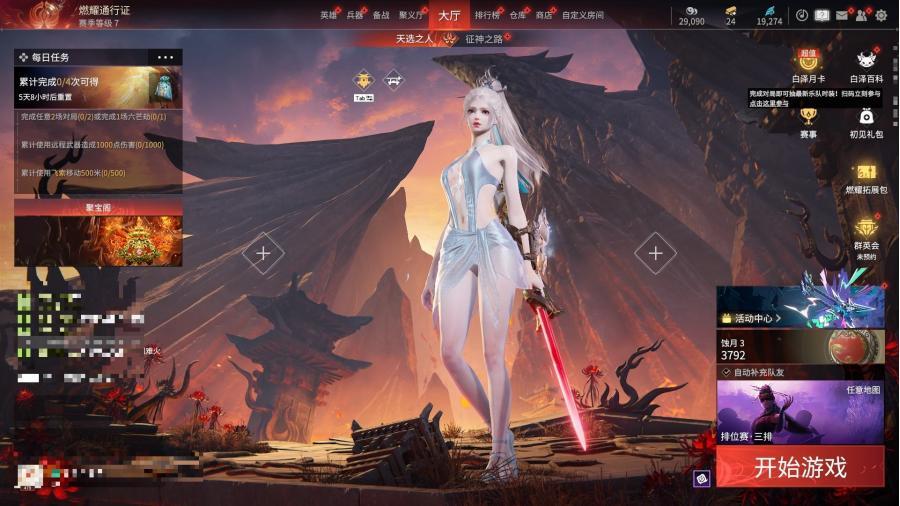Go to the 排行榜 leaderboard tab
This screenshot has width=900, height=506.
click(487, 15)
